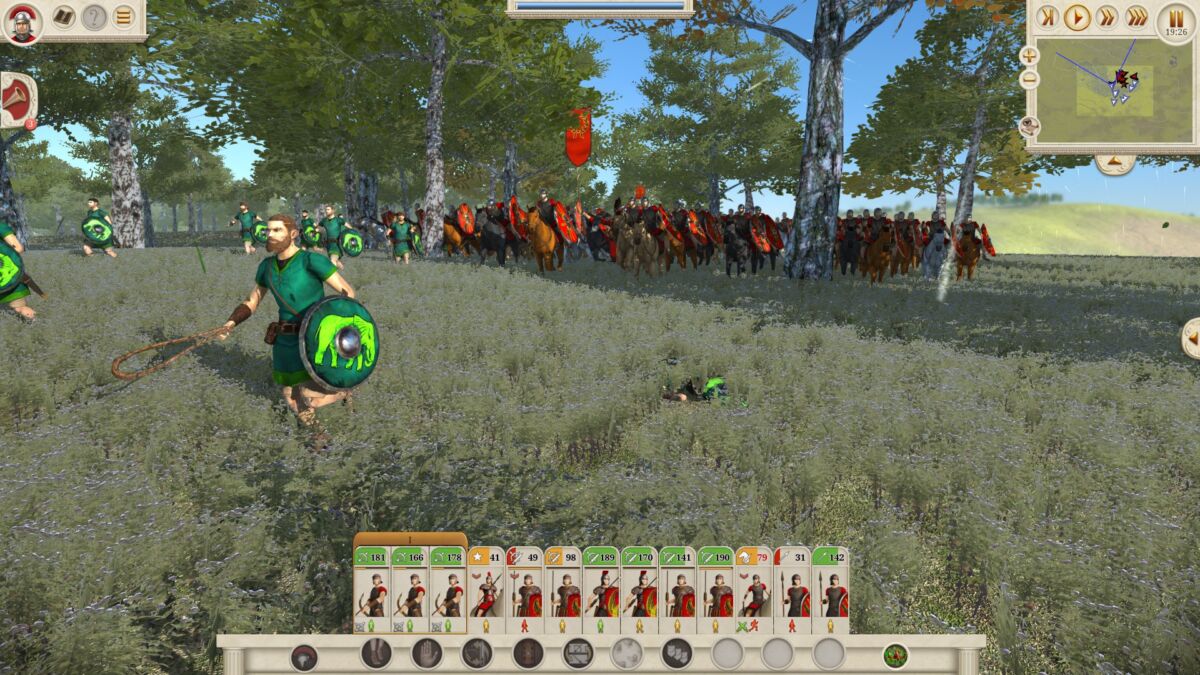Select the general's unit card with 41 men
Viewport: 1200px width, 675px height.
[486, 590]
